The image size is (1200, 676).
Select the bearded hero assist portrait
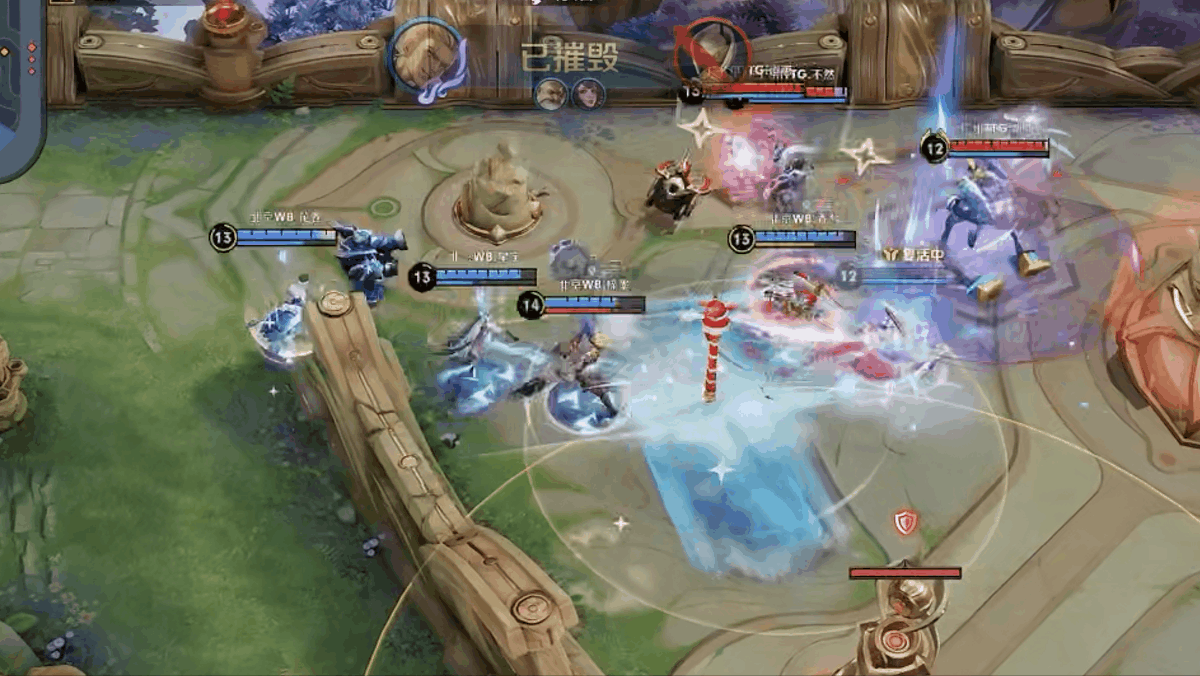coord(550,94)
